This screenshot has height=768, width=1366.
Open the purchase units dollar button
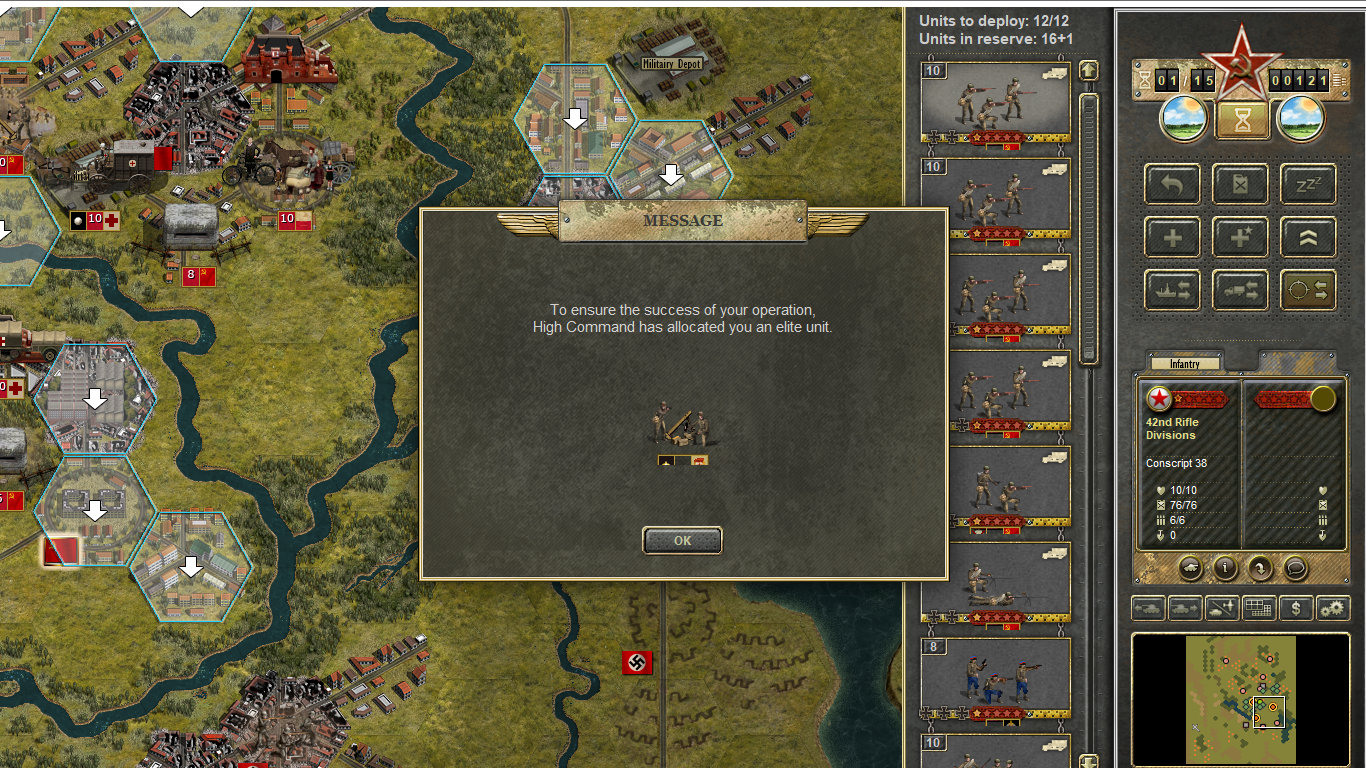(x=1296, y=607)
